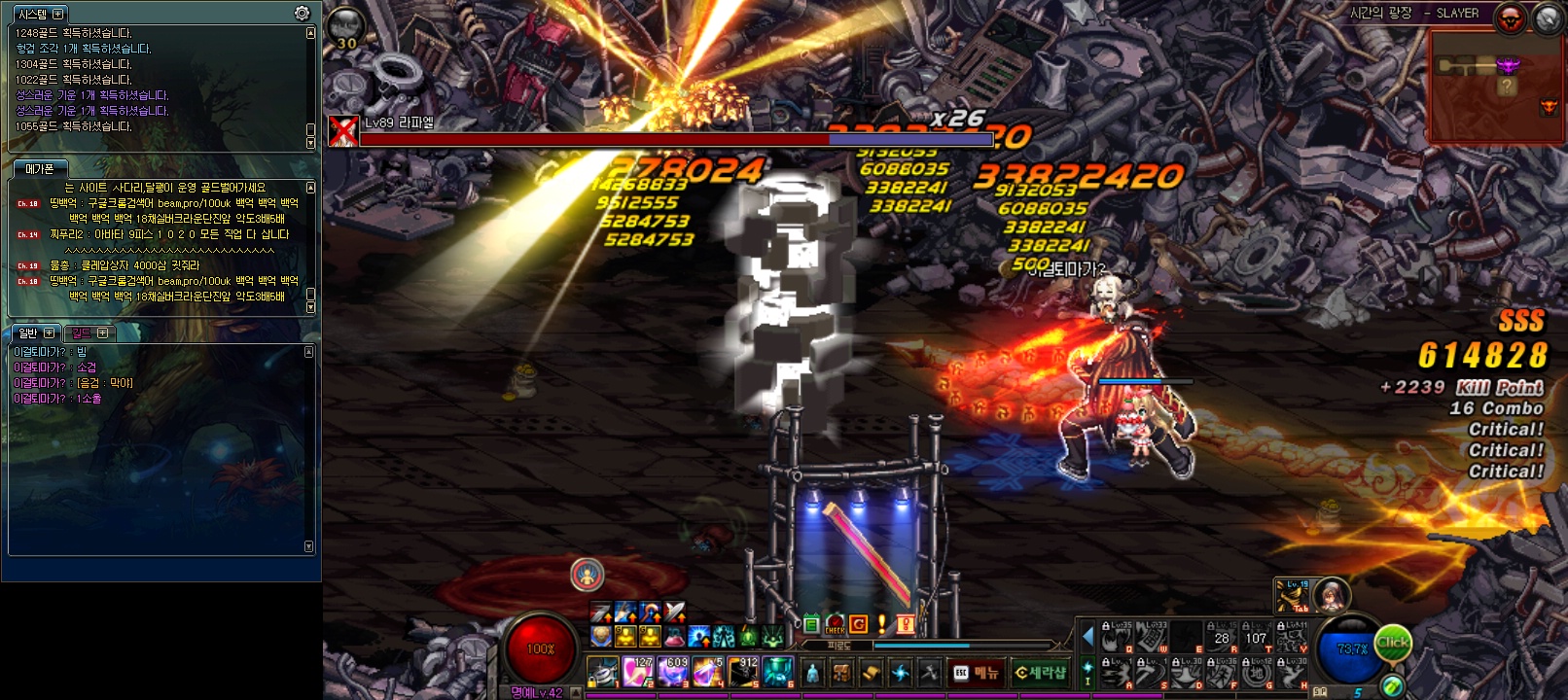Viewport: 1568px width, 700px height.
Task: Activate the skill in the Q slot
Action: coord(1117,638)
